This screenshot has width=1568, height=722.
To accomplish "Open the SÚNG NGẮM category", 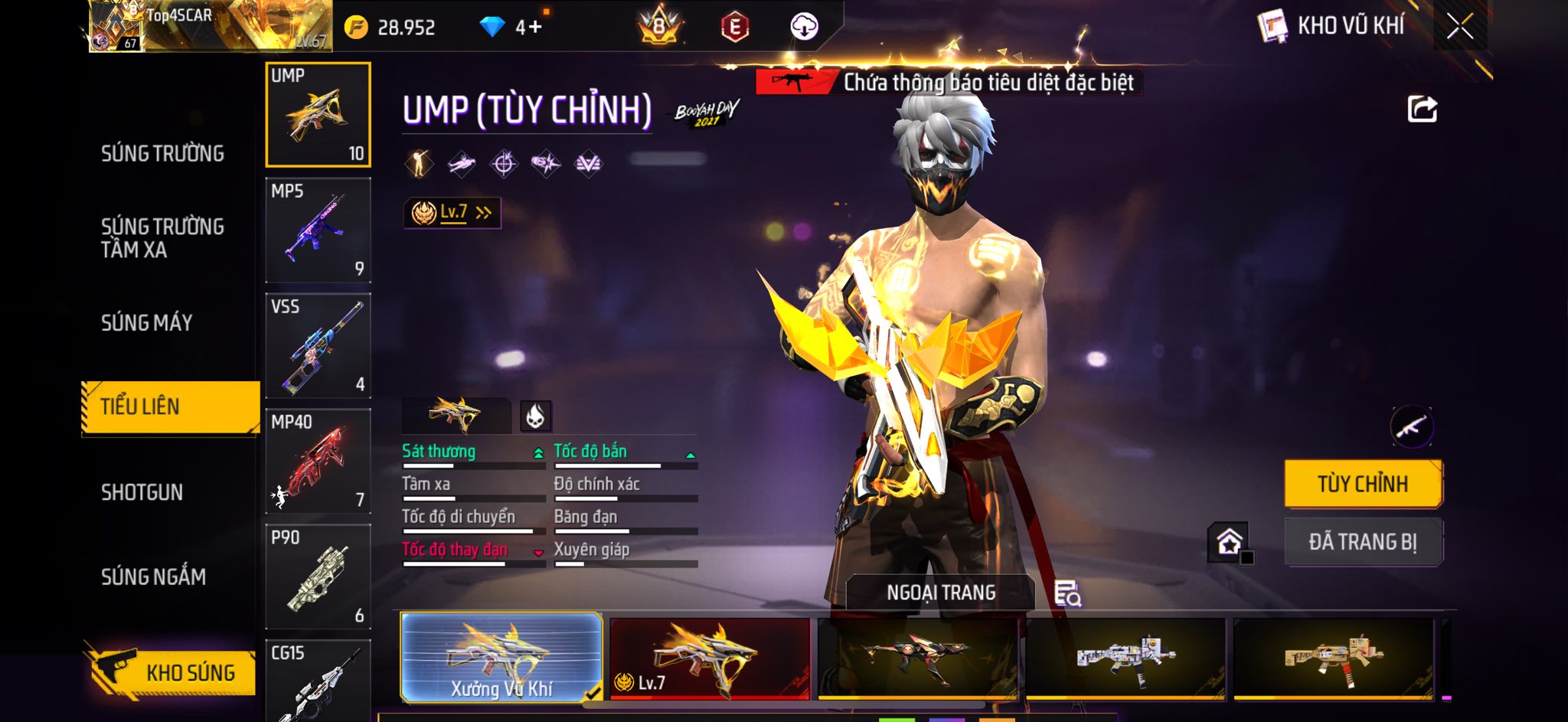I will pyautogui.click(x=153, y=577).
